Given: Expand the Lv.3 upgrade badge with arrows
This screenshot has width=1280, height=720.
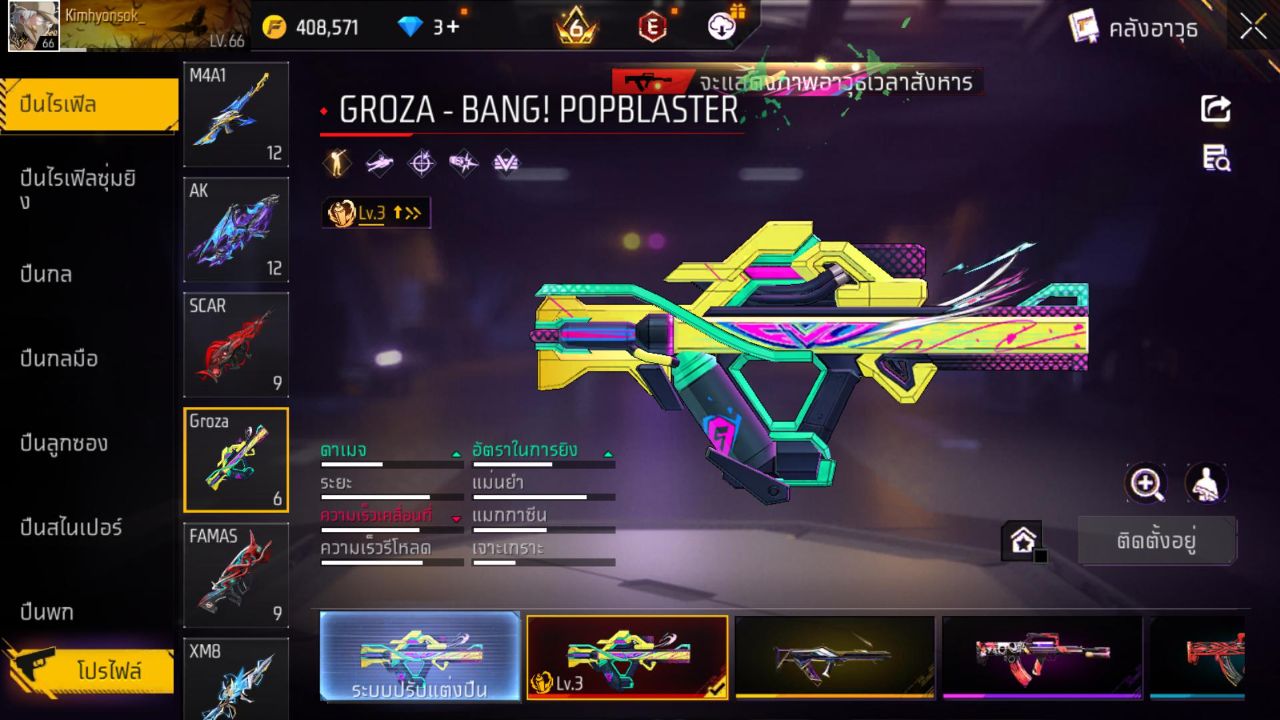Looking at the screenshot, I should pyautogui.click(x=376, y=211).
